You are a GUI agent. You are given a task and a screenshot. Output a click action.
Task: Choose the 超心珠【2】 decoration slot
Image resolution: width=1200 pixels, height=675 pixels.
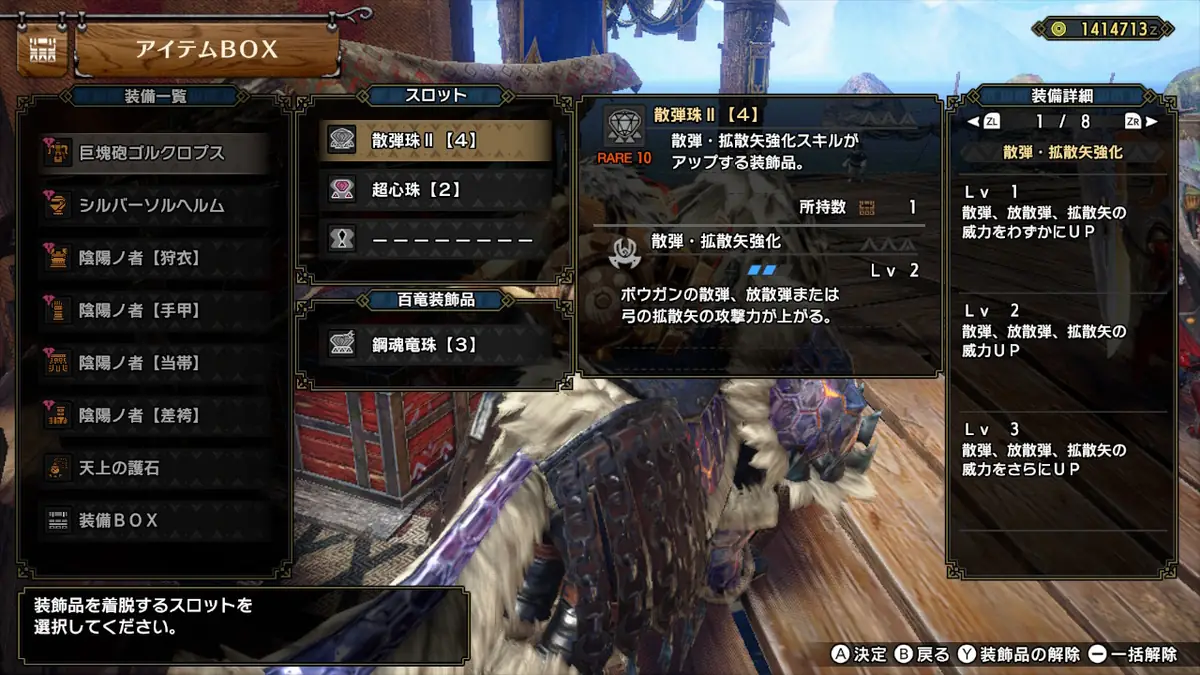coord(435,189)
